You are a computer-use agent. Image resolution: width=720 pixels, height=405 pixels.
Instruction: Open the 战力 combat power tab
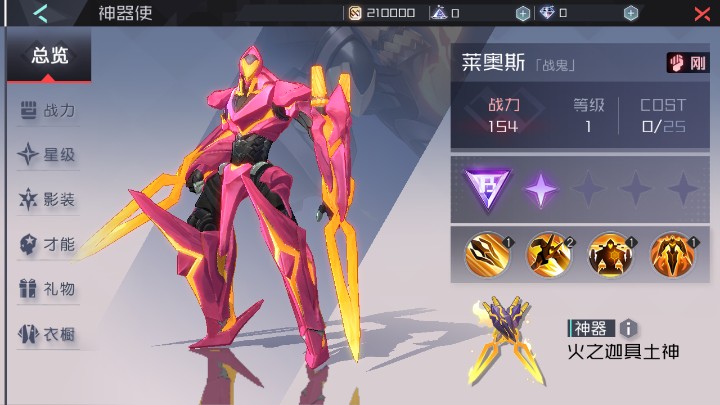coord(48,111)
